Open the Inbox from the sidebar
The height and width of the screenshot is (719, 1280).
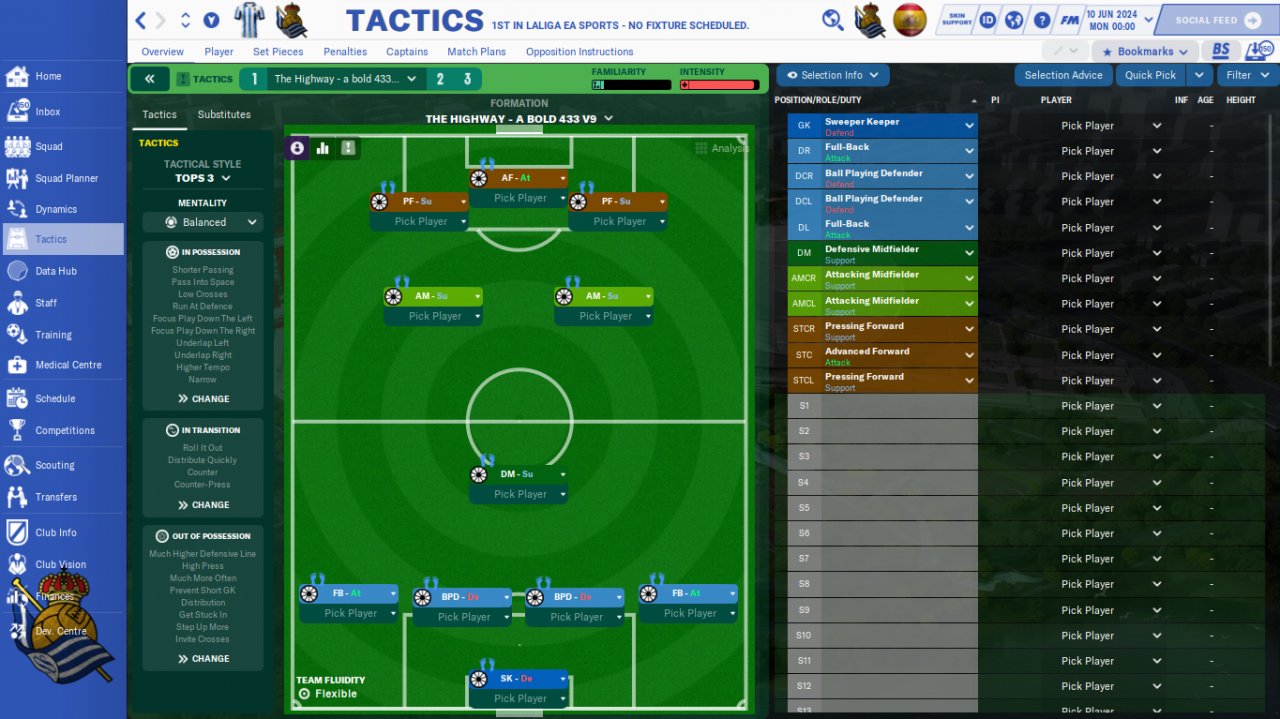pos(47,112)
